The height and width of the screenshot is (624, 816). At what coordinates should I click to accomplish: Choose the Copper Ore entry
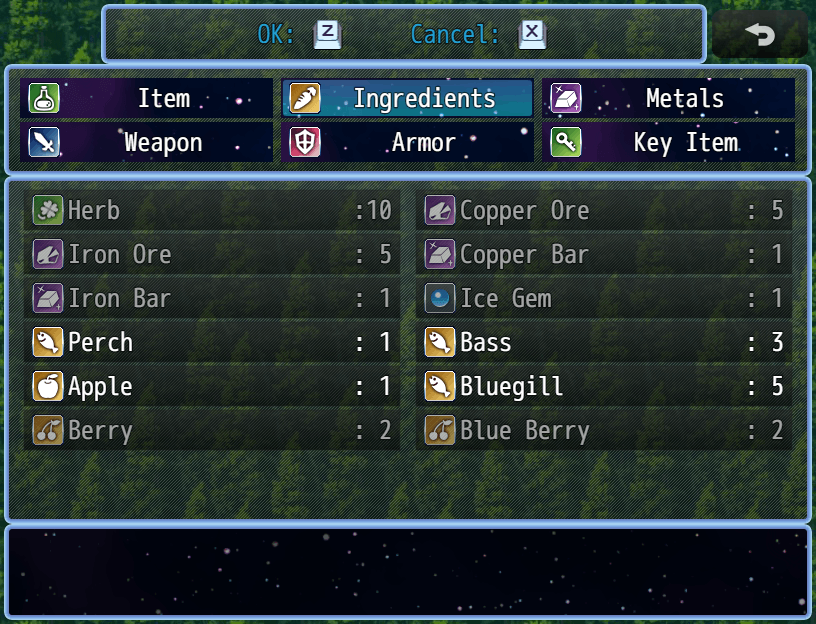(x=604, y=210)
